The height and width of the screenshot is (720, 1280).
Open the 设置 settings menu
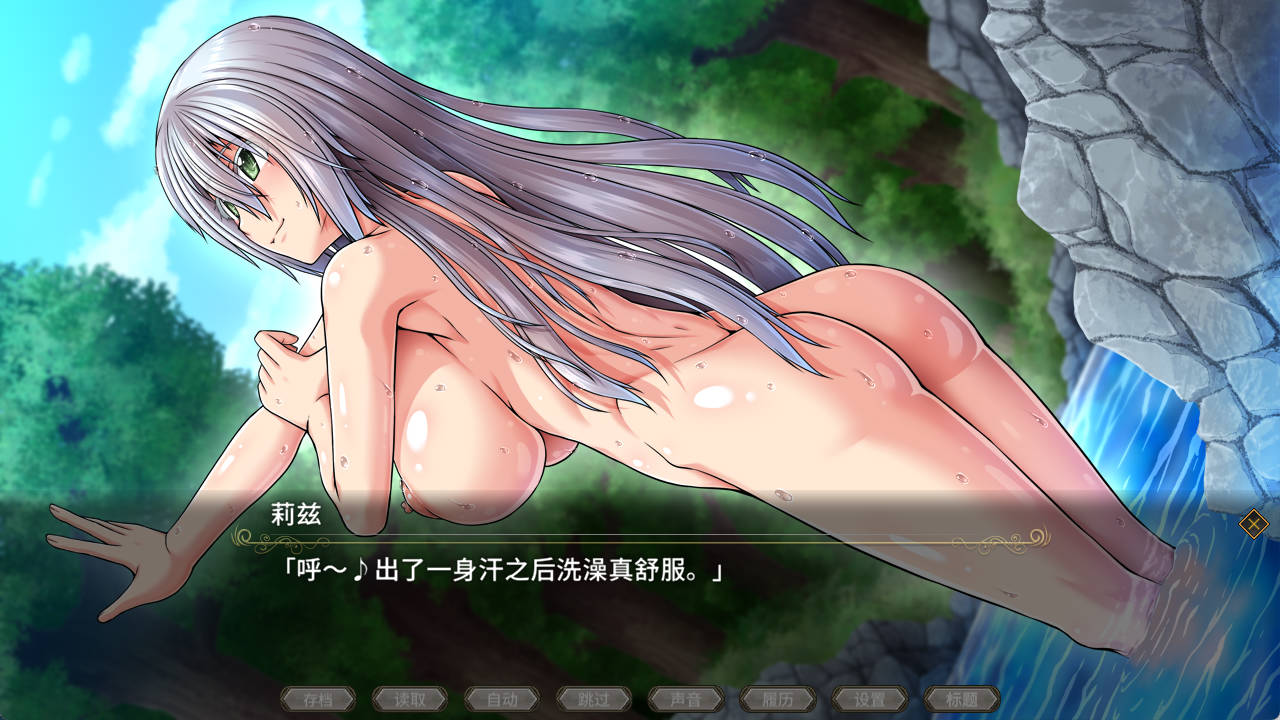pyautogui.click(x=870, y=699)
